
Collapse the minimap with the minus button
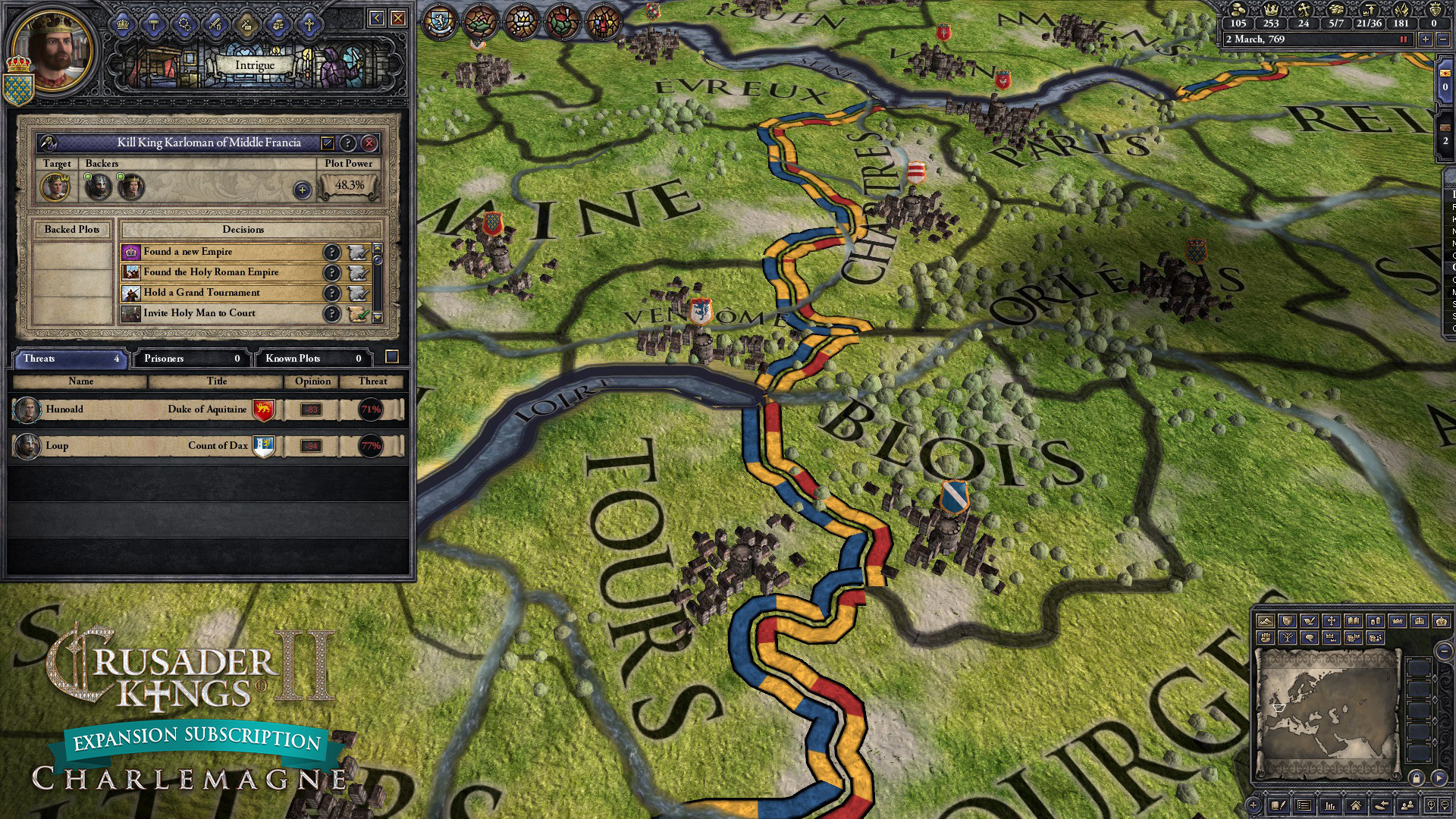click(x=1443, y=651)
